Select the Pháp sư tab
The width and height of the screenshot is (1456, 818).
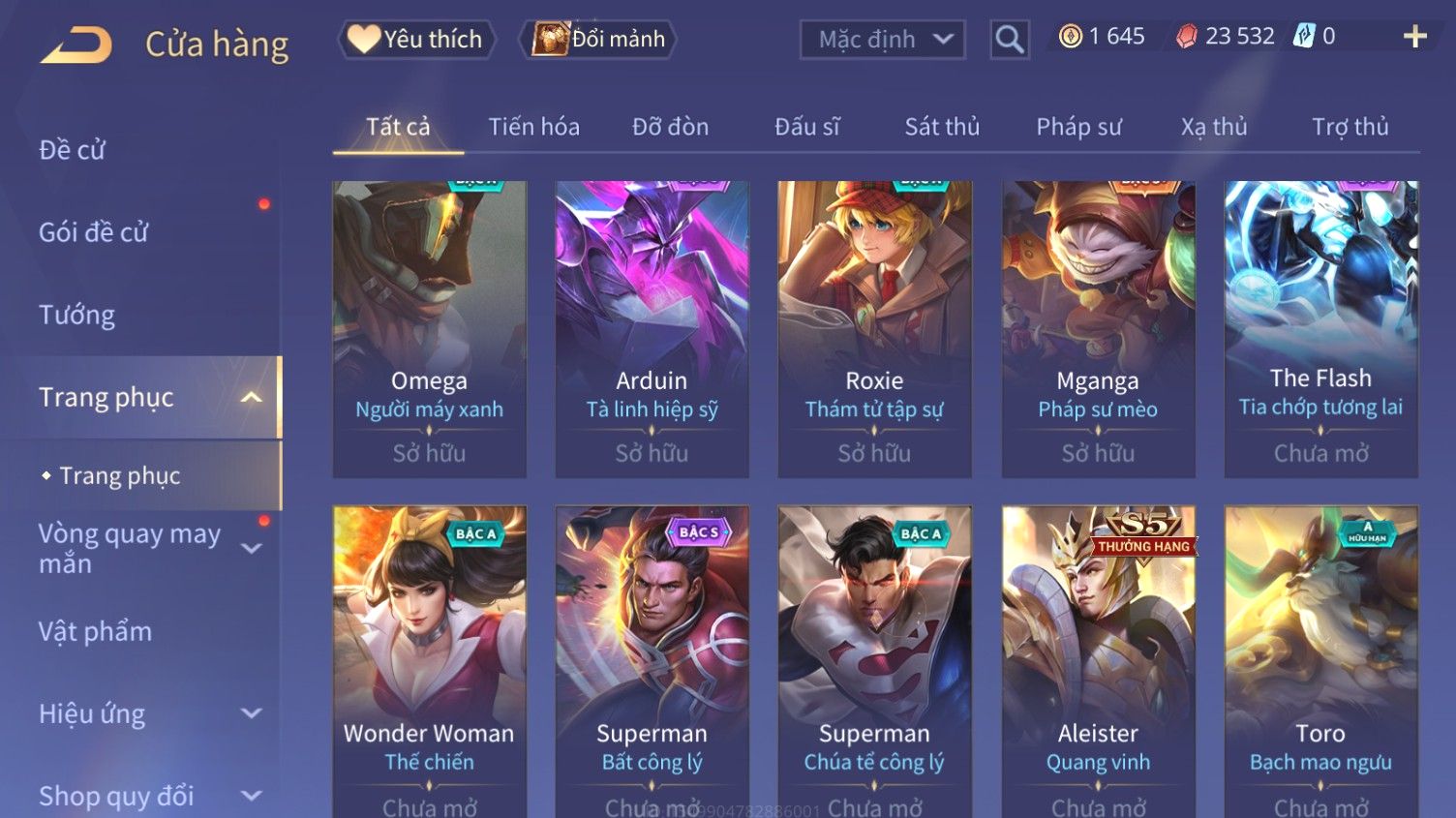click(1078, 127)
